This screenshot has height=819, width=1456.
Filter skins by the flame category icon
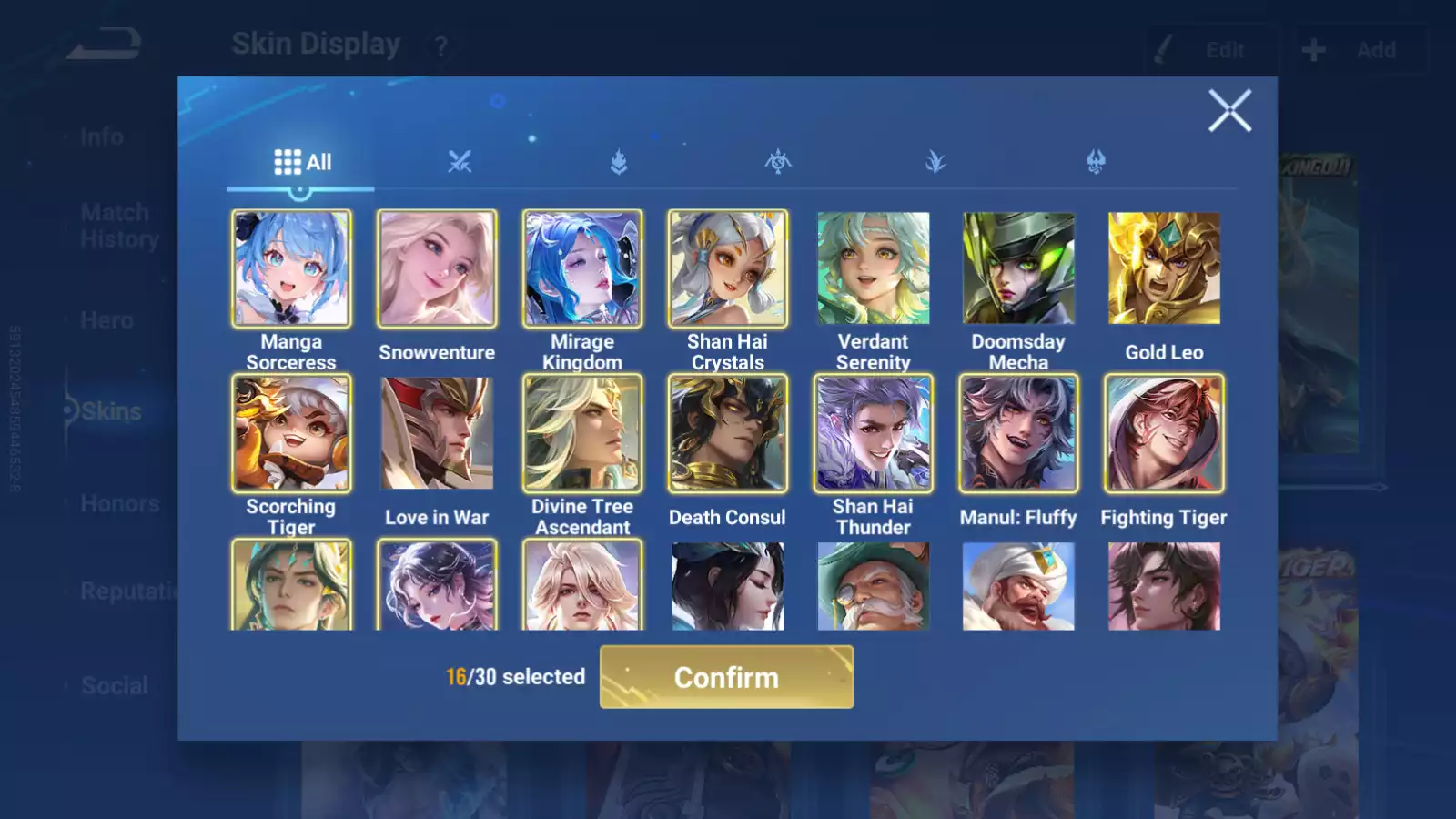(619, 163)
